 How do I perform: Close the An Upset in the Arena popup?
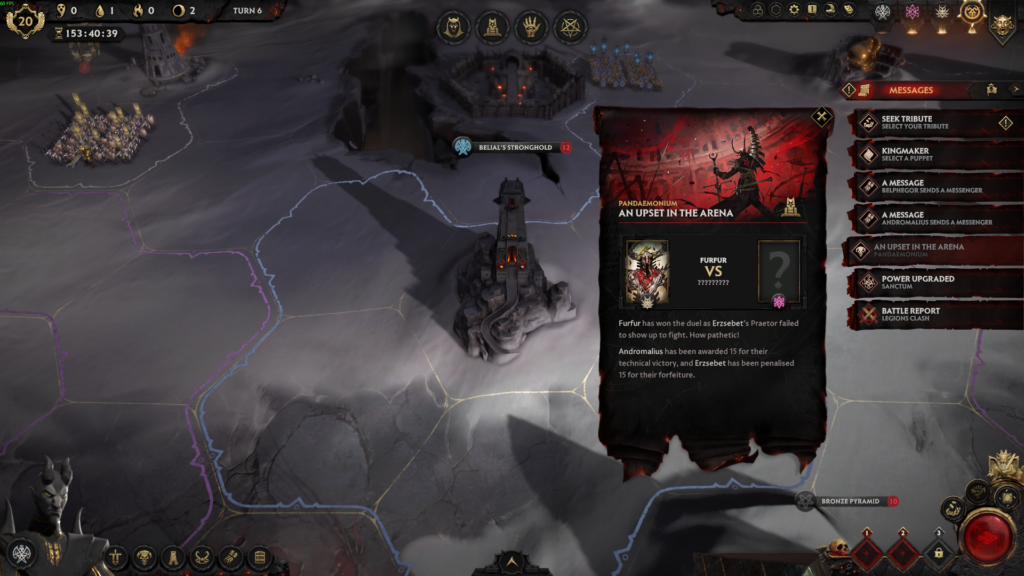tap(821, 117)
